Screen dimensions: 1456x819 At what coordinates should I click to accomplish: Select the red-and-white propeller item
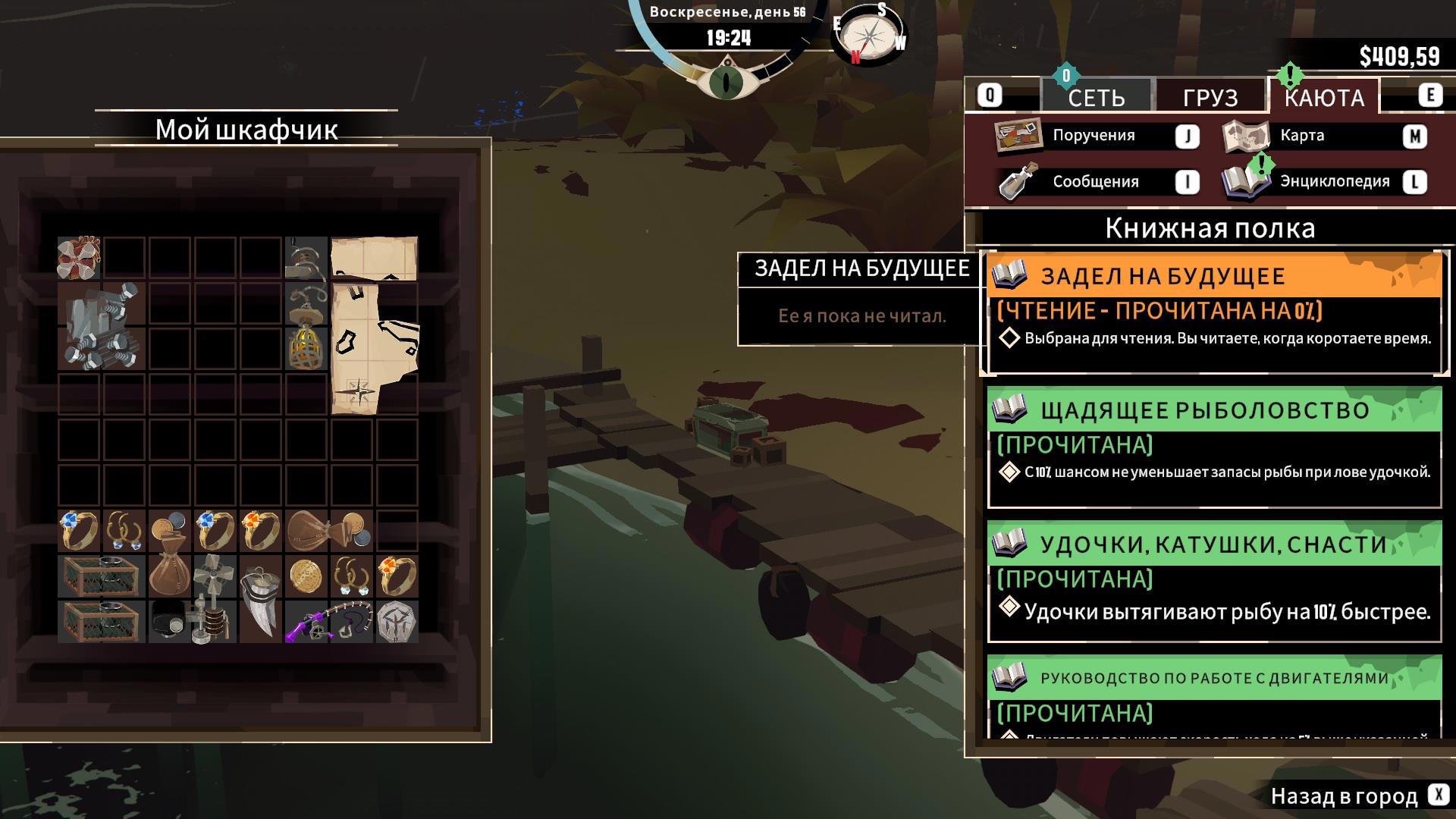tap(79, 258)
